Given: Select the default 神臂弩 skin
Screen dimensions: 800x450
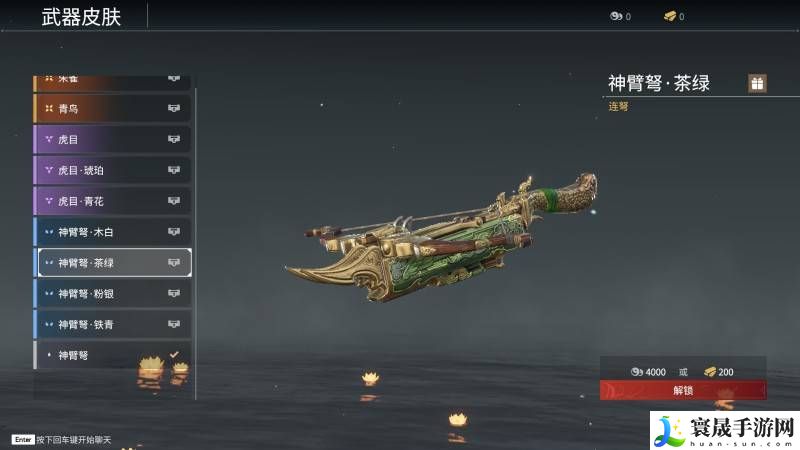Looking at the screenshot, I should pos(112,355).
